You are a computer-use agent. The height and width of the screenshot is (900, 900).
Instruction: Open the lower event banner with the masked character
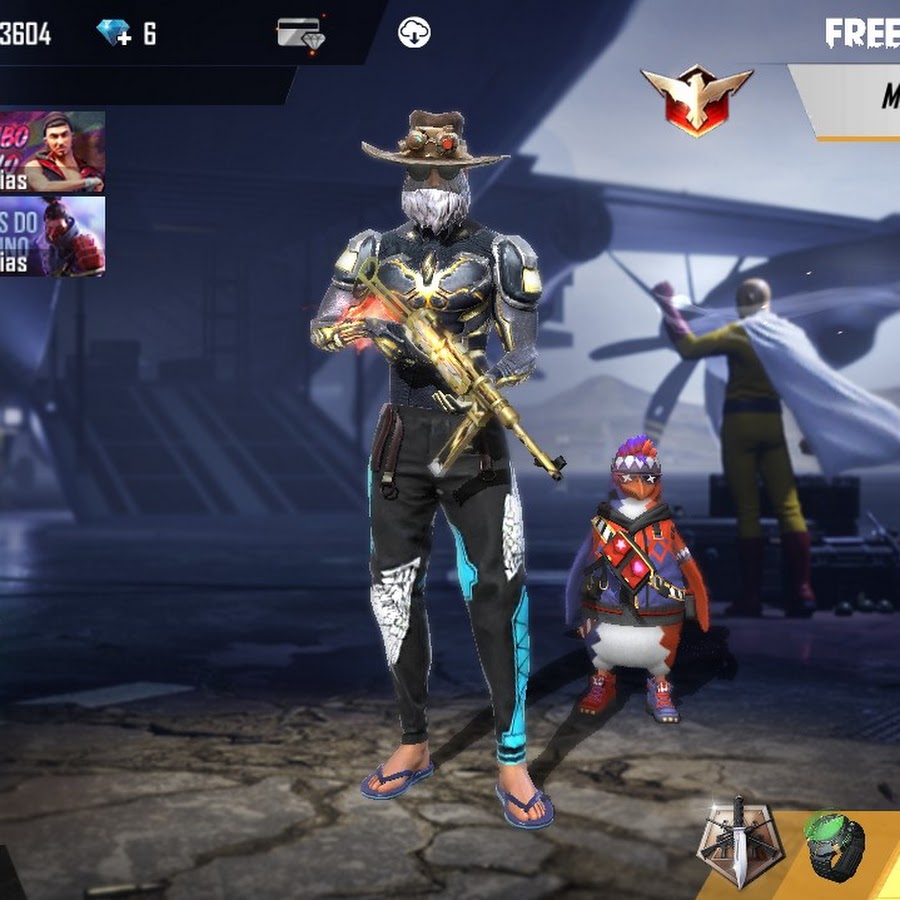click(52, 236)
